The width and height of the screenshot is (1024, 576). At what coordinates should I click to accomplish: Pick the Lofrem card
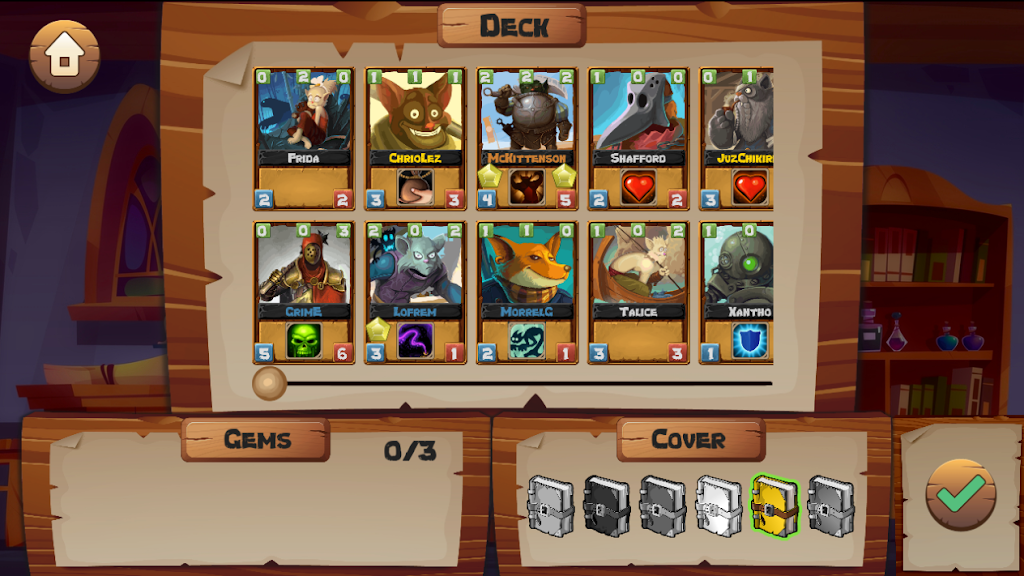tap(415, 292)
